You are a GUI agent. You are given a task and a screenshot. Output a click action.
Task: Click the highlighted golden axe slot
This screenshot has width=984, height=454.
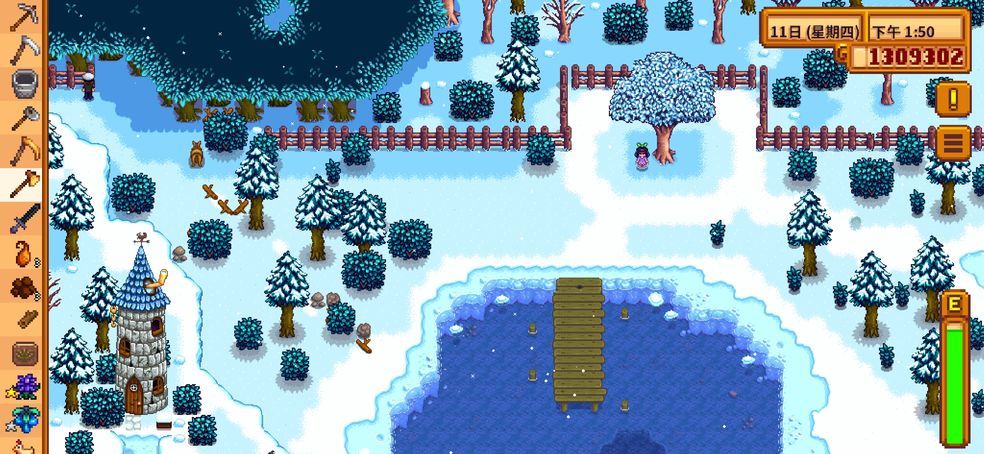pyautogui.click(x=23, y=184)
